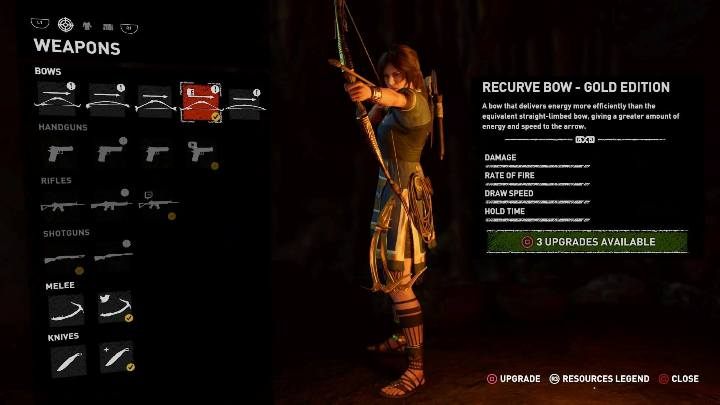This screenshot has height=405, width=720.
Task: Choose the second shotgun under Shotguns
Action: pos(110,257)
